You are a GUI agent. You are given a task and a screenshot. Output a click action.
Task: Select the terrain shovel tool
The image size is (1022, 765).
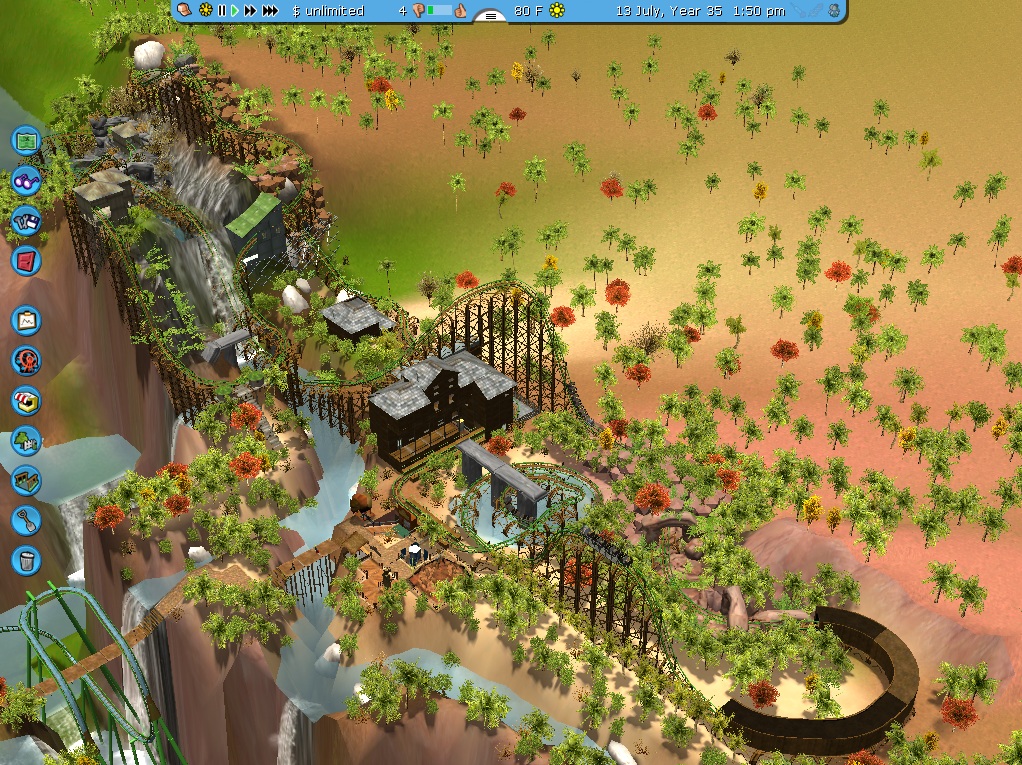click(26, 520)
